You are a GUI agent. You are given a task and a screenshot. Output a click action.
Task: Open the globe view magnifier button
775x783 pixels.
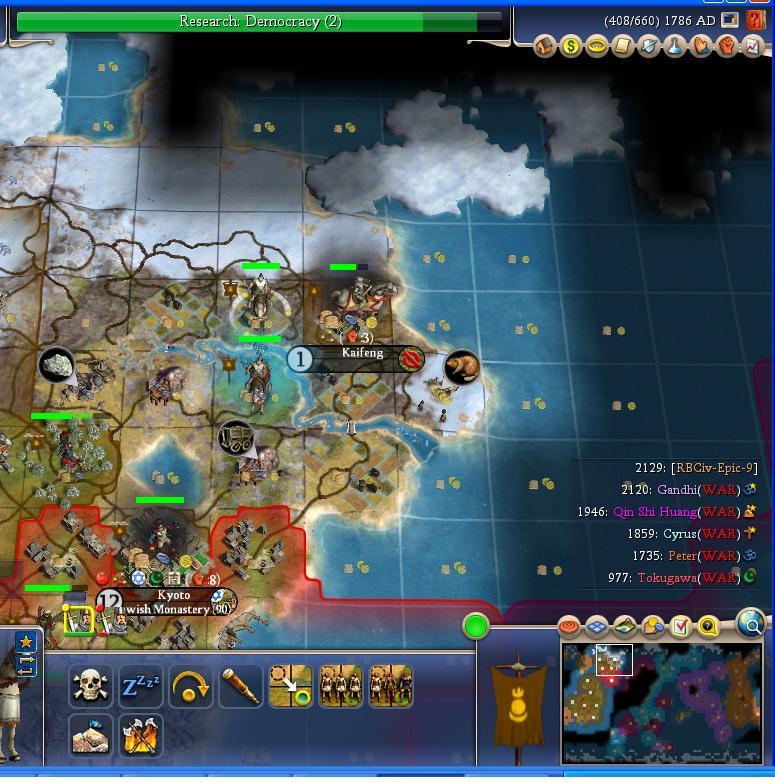[751, 624]
